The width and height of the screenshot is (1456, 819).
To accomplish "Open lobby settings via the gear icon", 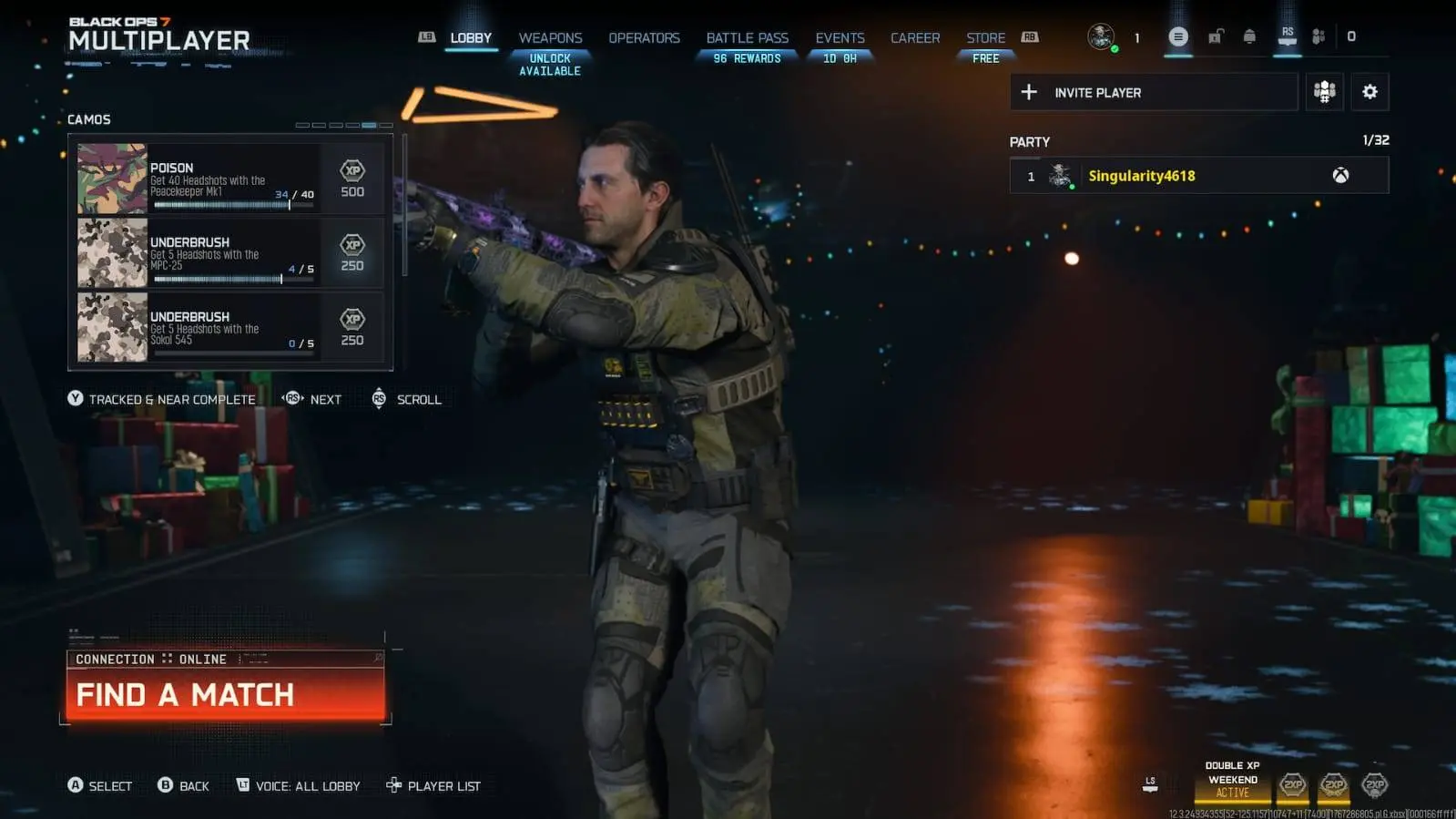I will click(x=1370, y=92).
